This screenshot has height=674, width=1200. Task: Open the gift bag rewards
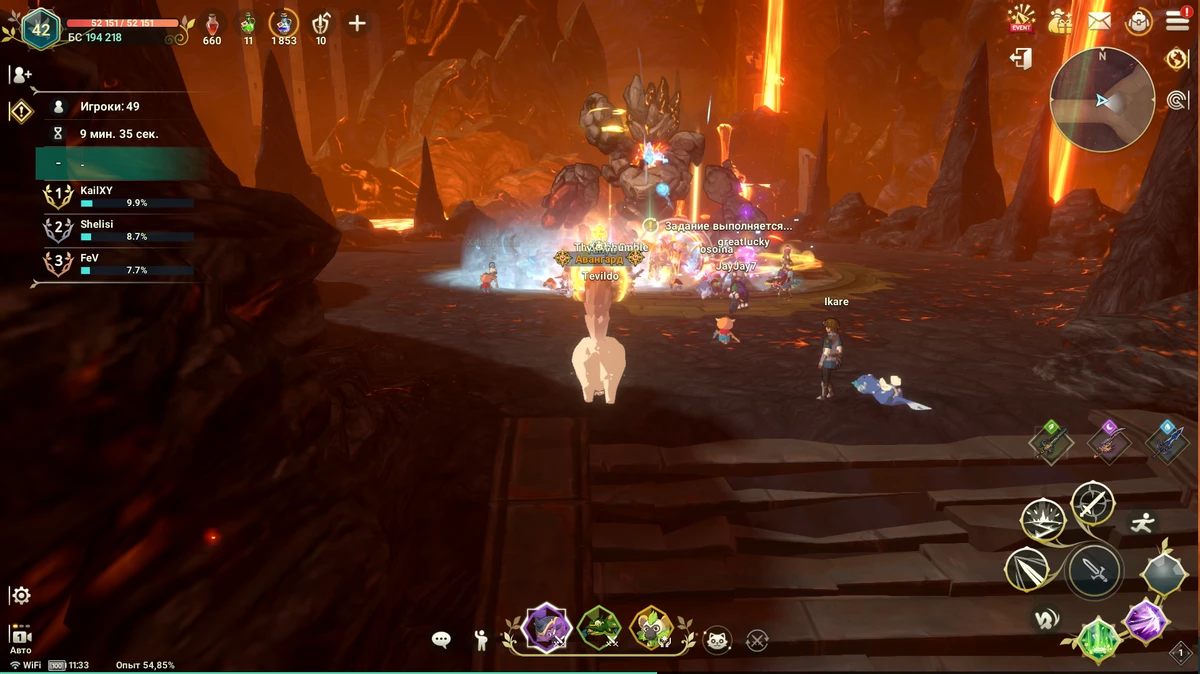[1061, 20]
